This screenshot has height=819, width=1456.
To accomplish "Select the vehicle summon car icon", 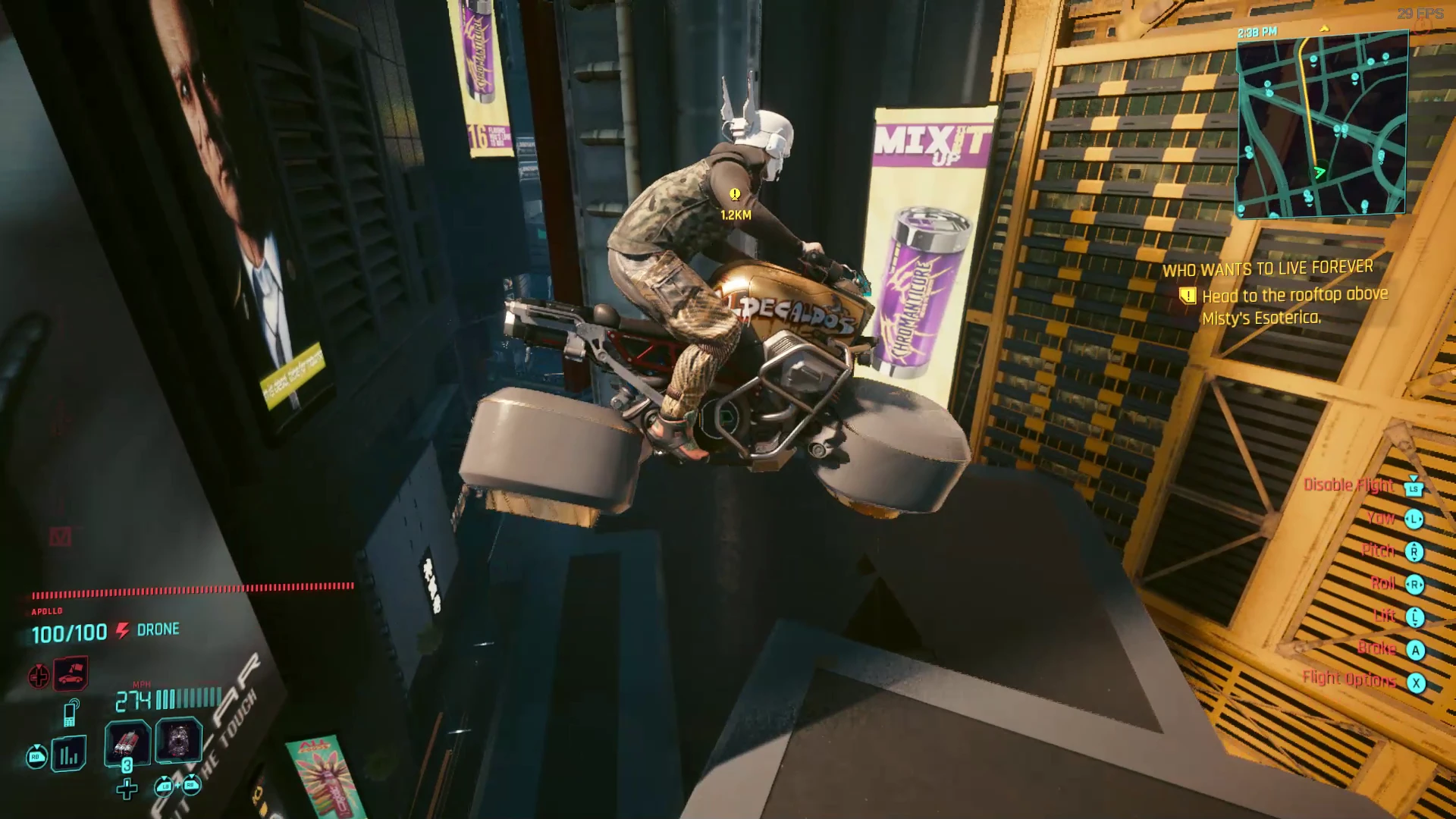I will point(71,673).
